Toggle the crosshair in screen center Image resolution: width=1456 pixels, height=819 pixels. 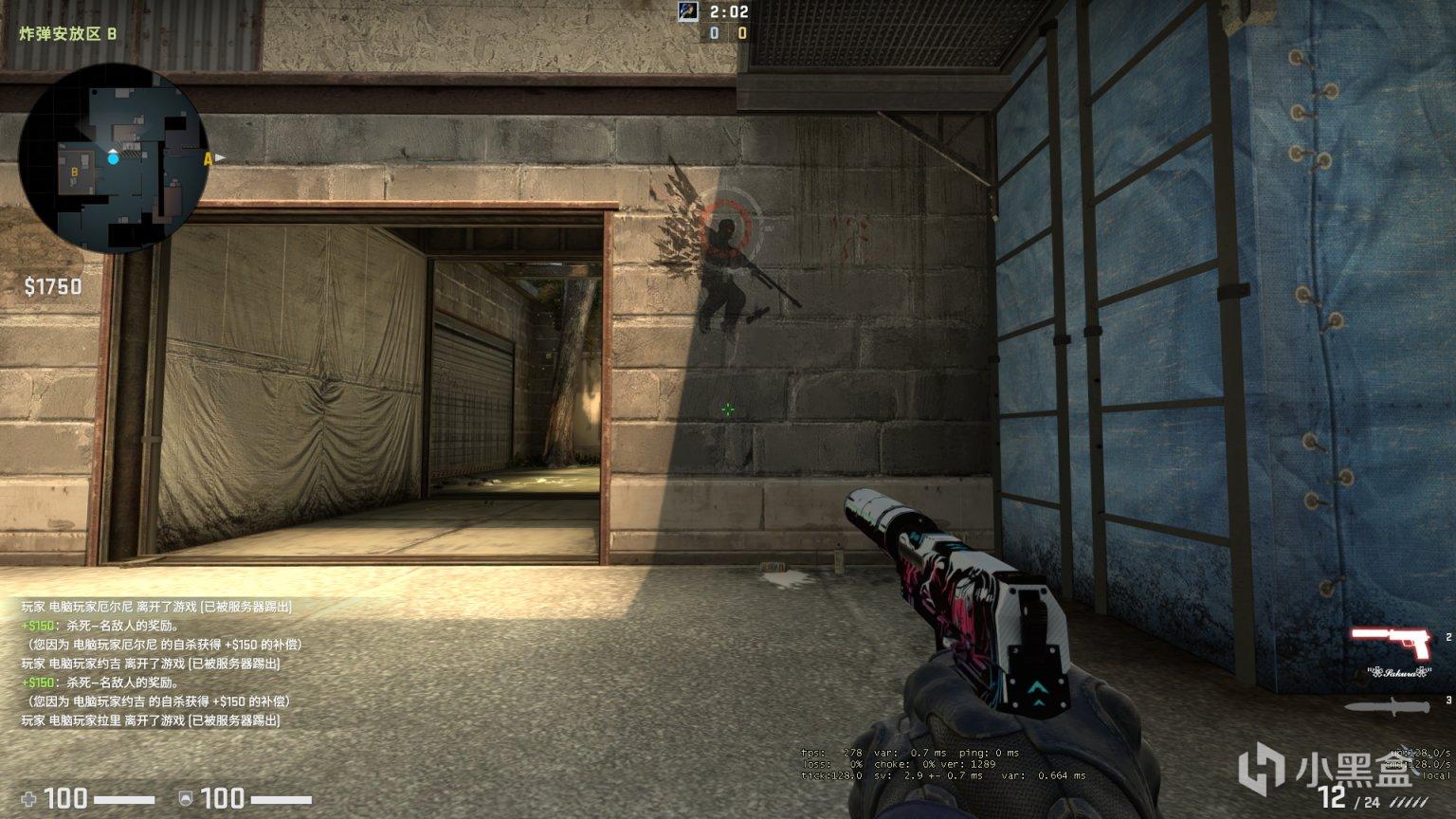click(727, 409)
